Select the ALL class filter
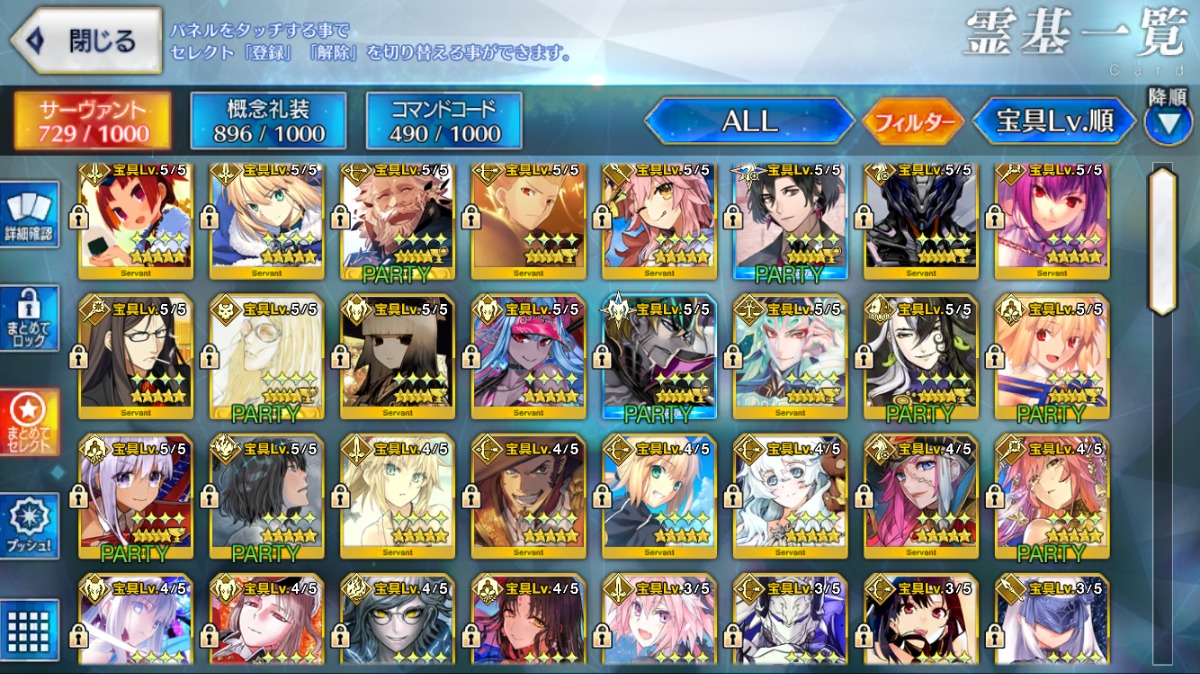The image size is (1200, 674). [749, 122]
